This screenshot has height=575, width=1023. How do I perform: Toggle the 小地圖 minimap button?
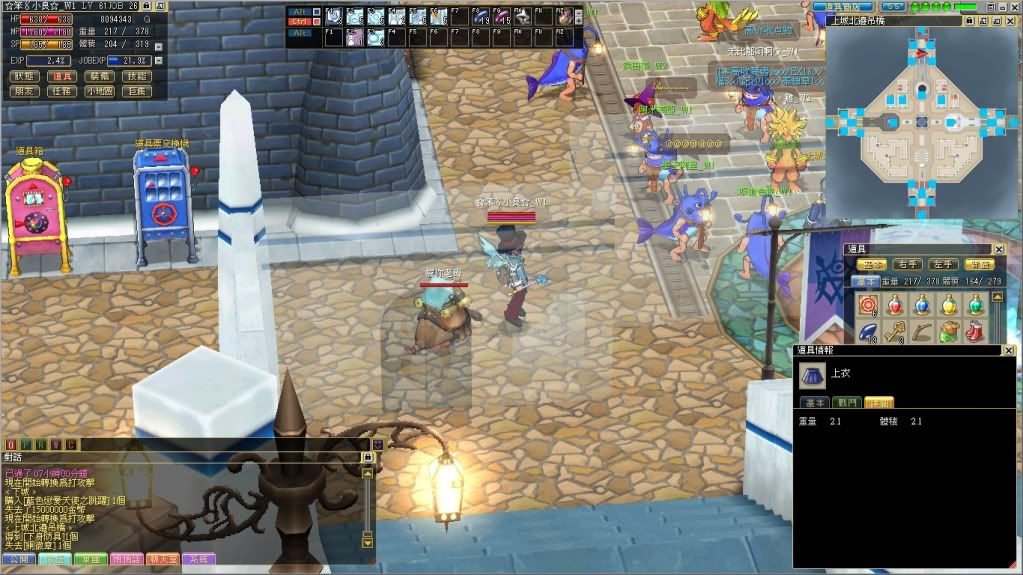(x=99, y=91)
